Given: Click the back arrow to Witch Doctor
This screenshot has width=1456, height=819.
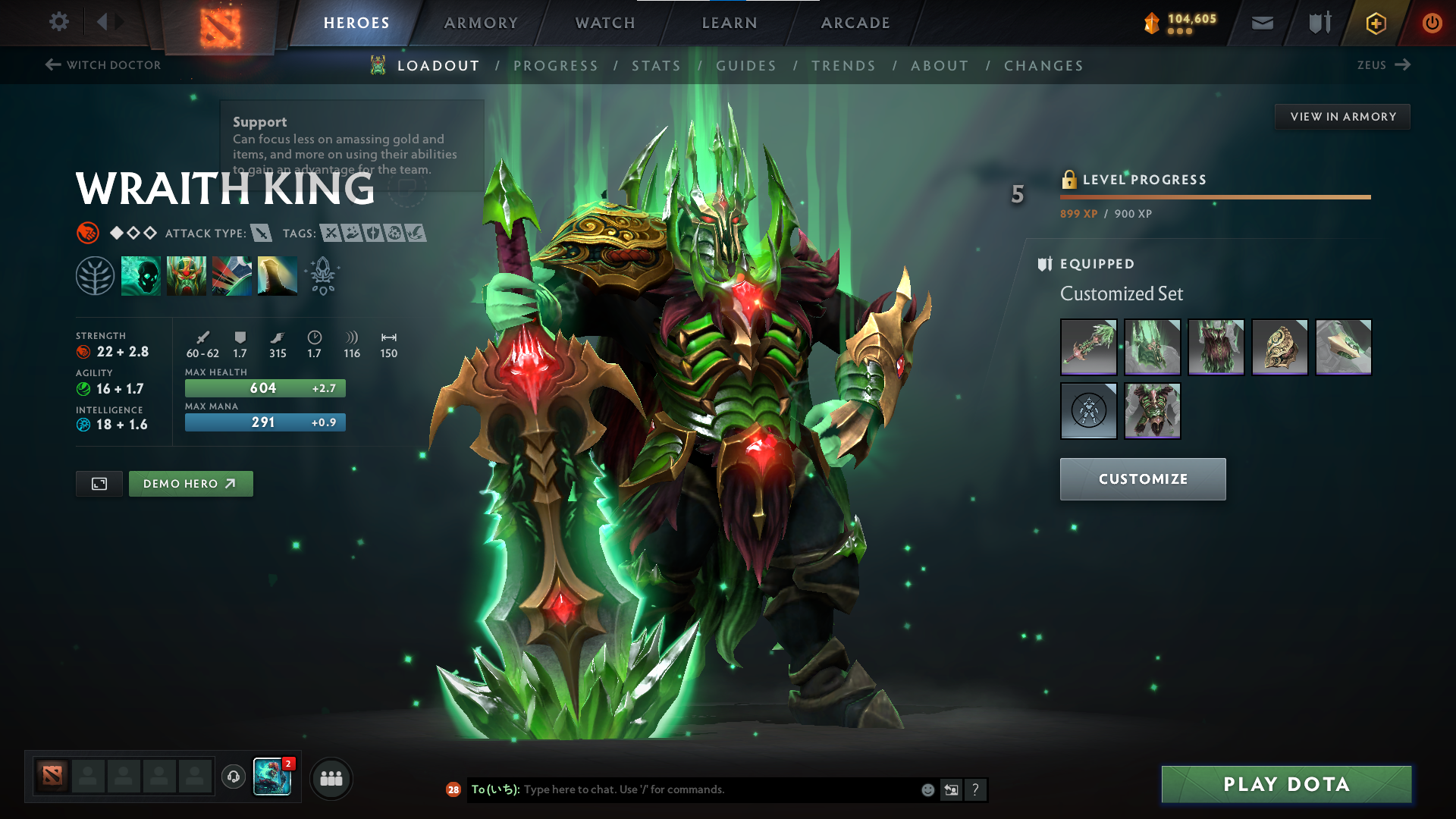Looking at the screenshot, I should click(x=52, y=64).
